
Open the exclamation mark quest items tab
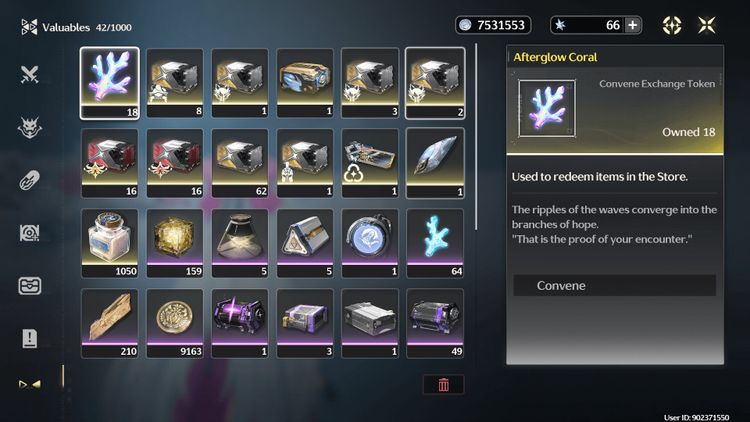[x=29, y=339]
